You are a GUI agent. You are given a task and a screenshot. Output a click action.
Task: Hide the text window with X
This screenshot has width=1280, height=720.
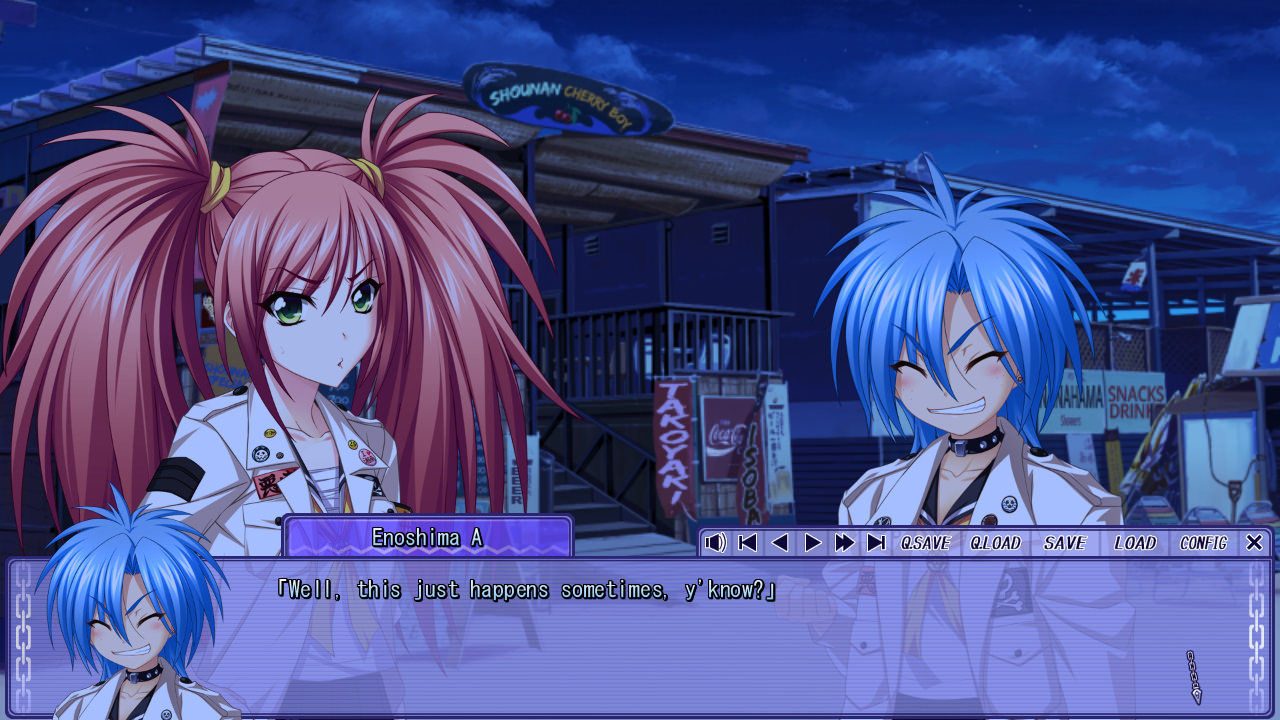pos(1254,543)
